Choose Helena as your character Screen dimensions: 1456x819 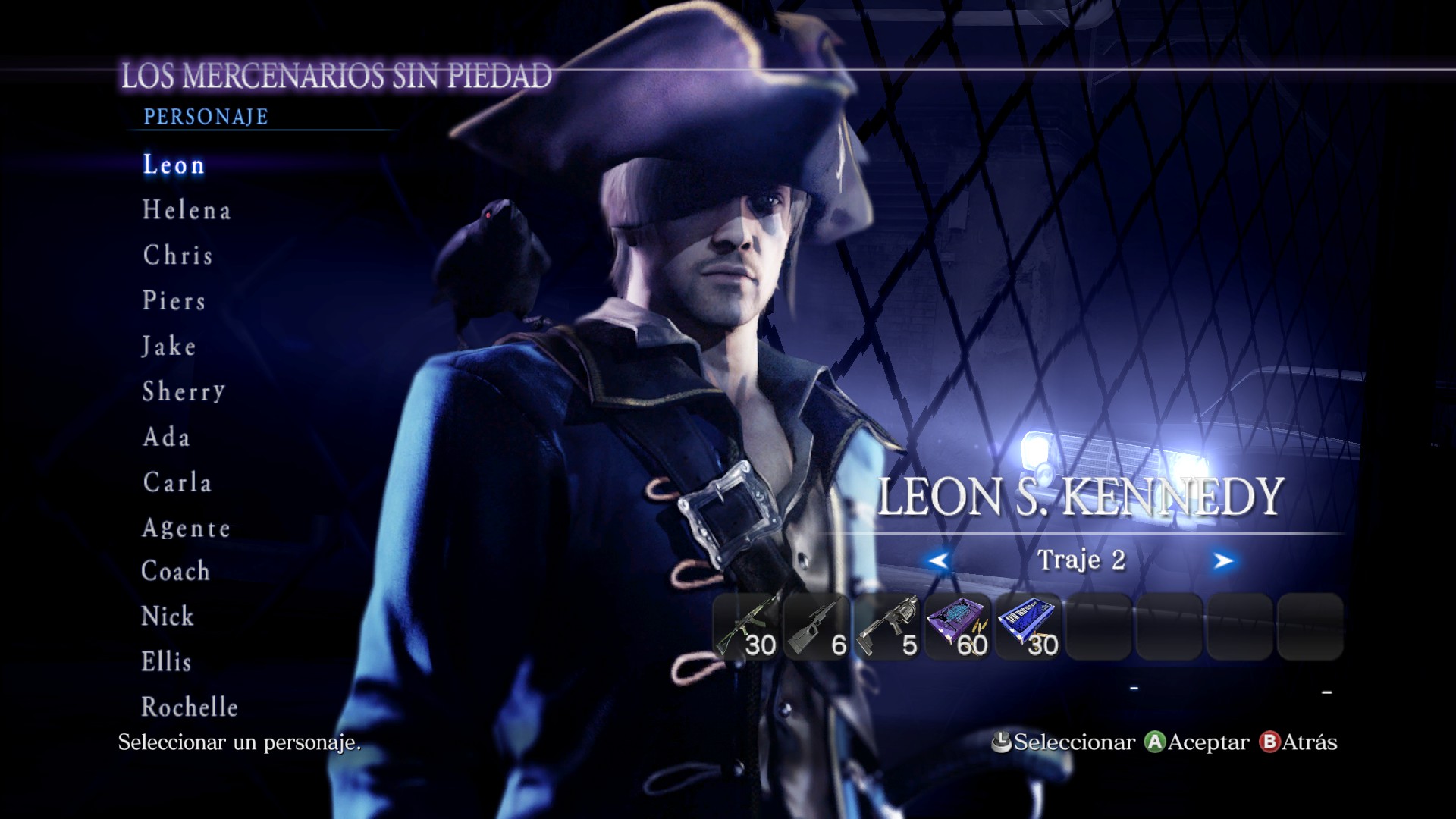click(187, 210)
